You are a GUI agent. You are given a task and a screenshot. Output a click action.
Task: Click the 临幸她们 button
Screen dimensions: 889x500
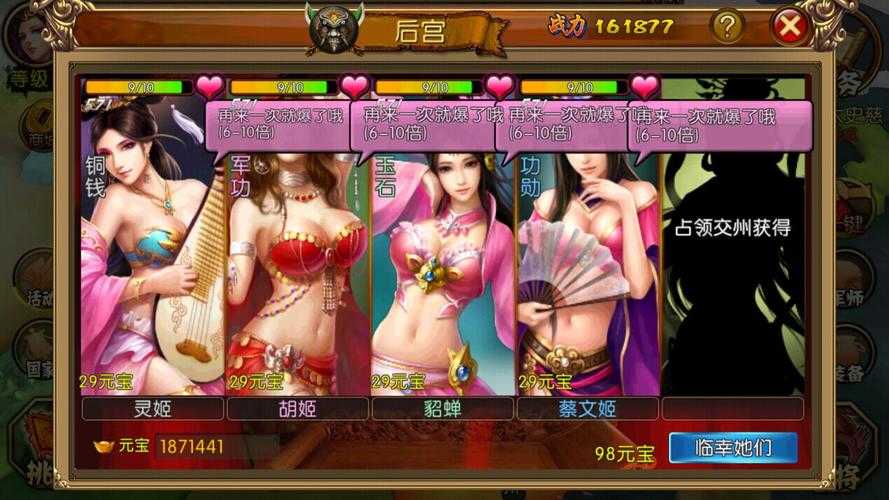[x=733, y=447]
